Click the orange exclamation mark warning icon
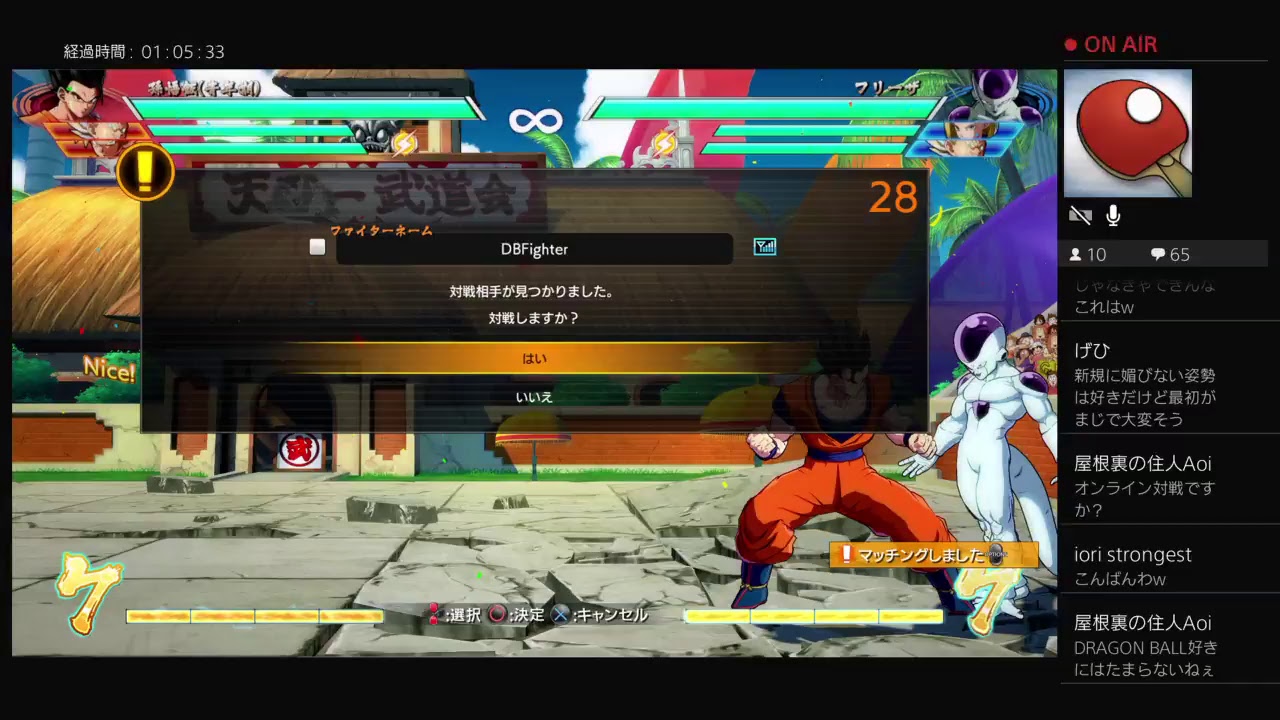The image size is (1280, 720). pos(145,171)
